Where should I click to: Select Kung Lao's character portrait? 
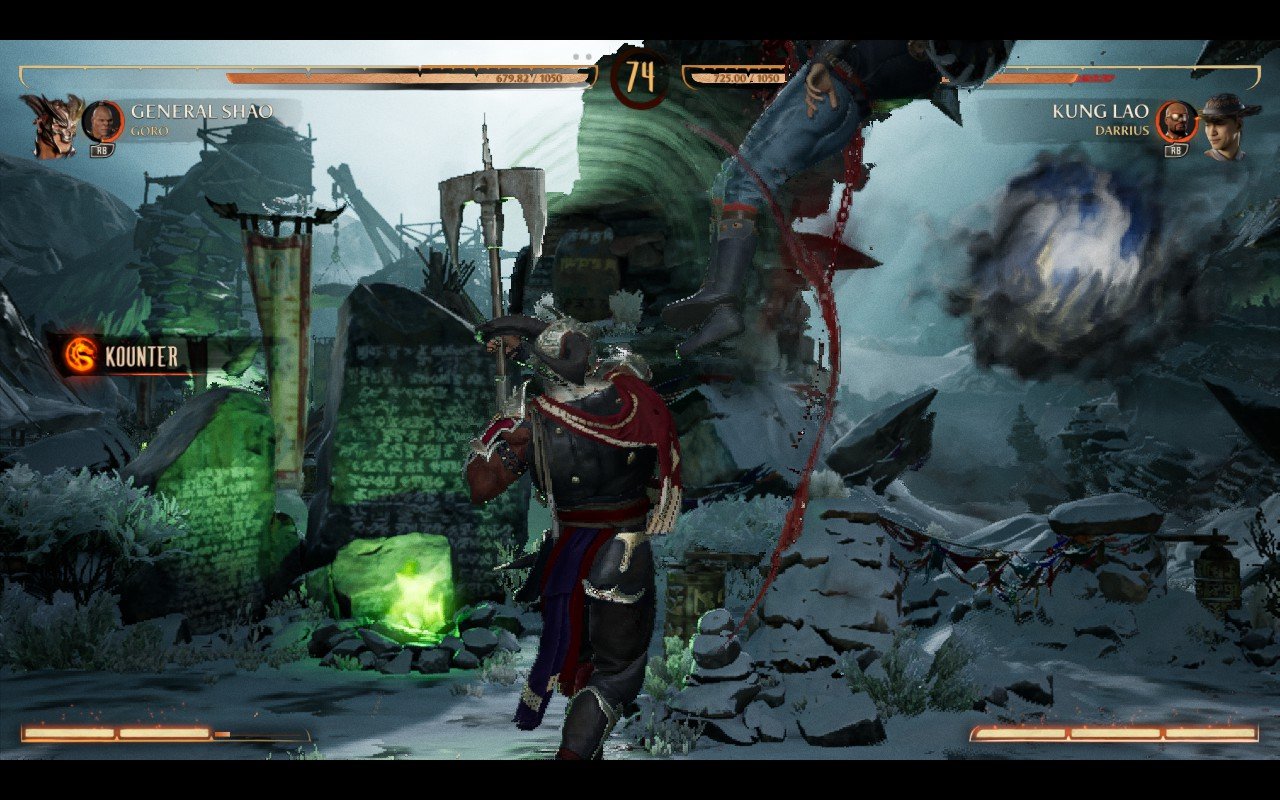1229,125
